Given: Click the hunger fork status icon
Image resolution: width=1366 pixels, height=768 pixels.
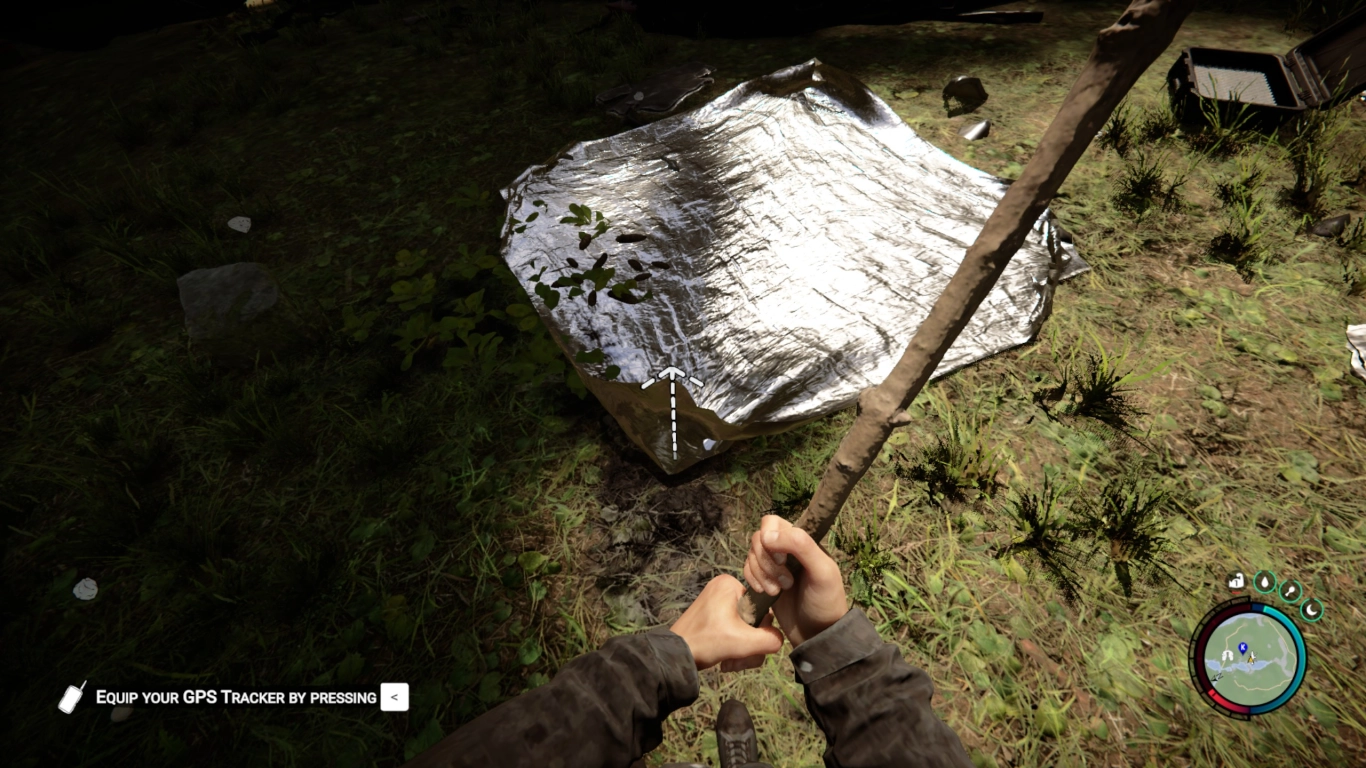Looking at the screenshot, I should (x=1290, y=591).
